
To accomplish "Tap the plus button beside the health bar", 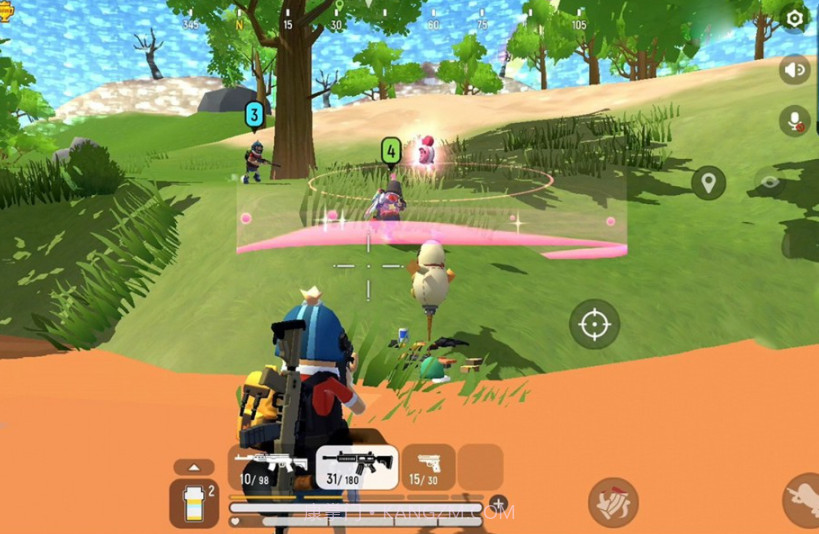I will [x=498, y=504].
